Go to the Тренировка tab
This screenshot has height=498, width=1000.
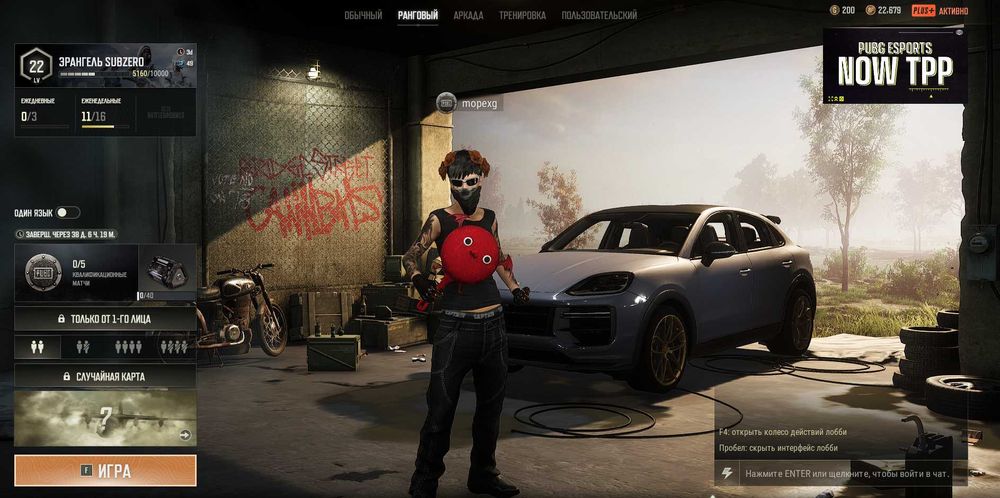522,15
